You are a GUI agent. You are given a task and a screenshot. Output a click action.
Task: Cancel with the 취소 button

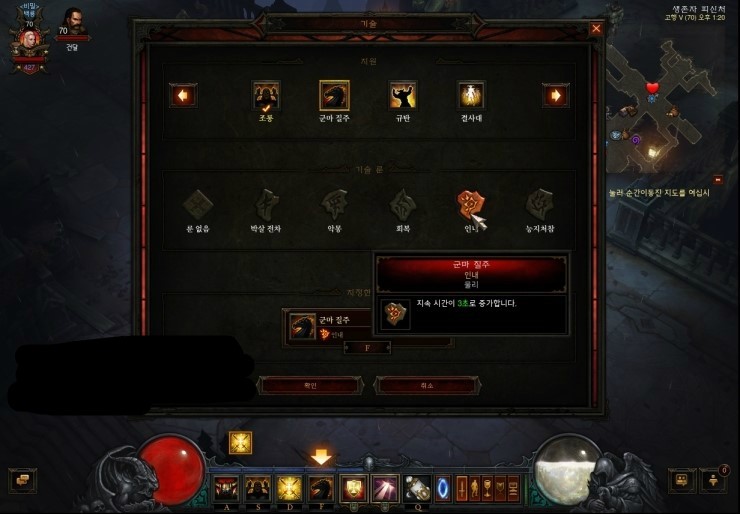[x=425, y=385]
